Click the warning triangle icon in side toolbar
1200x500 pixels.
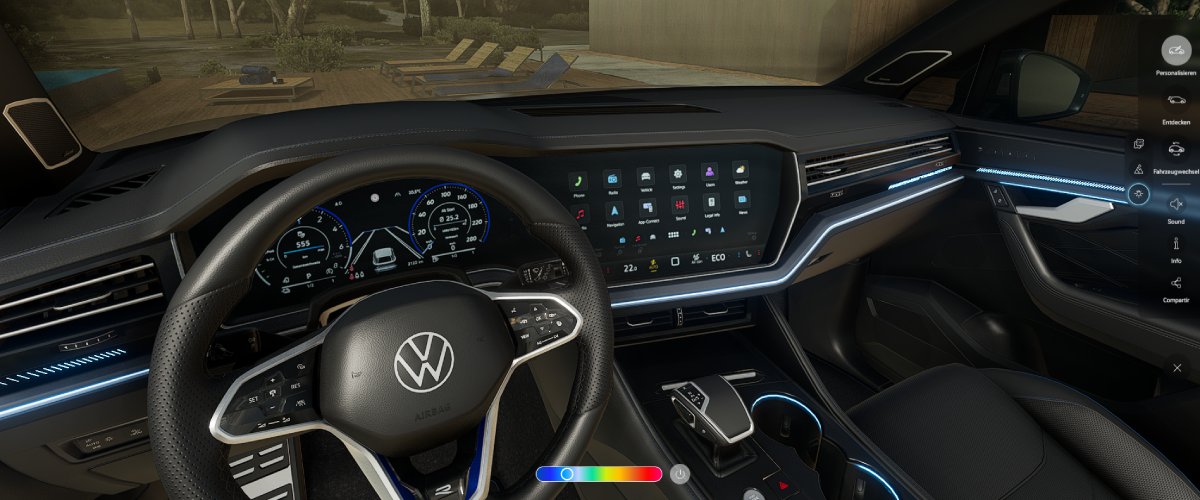click(1139, 169)
